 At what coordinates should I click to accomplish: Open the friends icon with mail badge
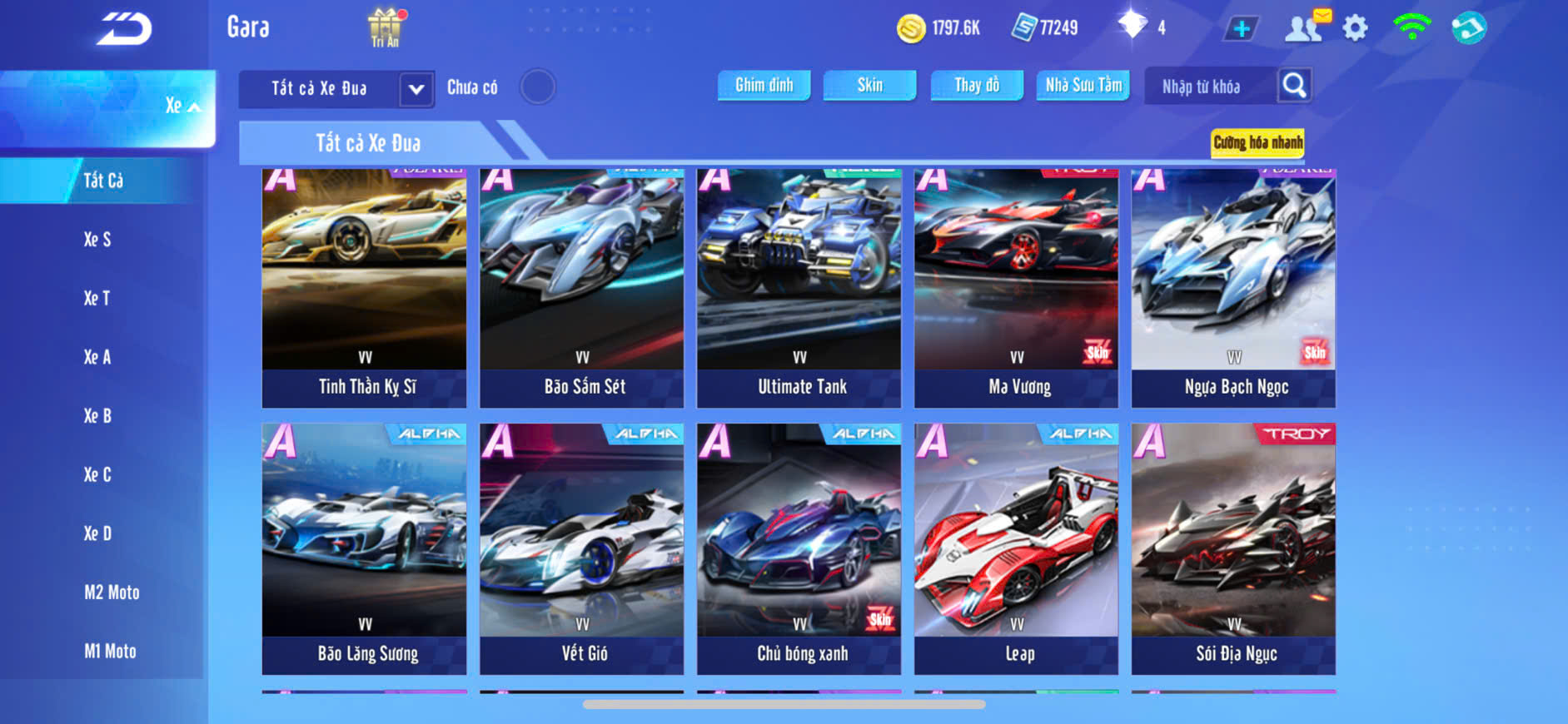[x=1305, y=27]
